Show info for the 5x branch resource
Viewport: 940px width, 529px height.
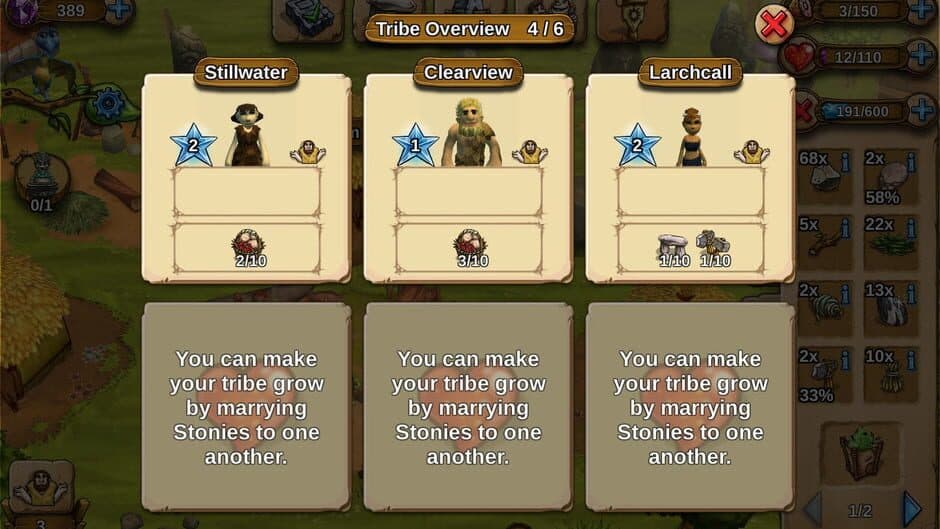pyautogui.click(x=846, y=226)
